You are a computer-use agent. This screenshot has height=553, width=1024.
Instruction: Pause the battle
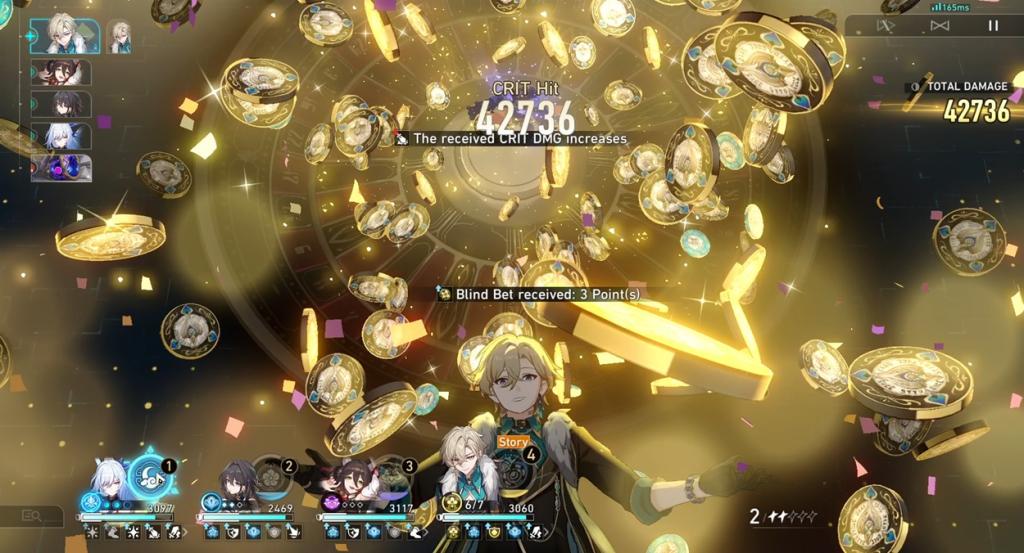click(x=993, y=27)
